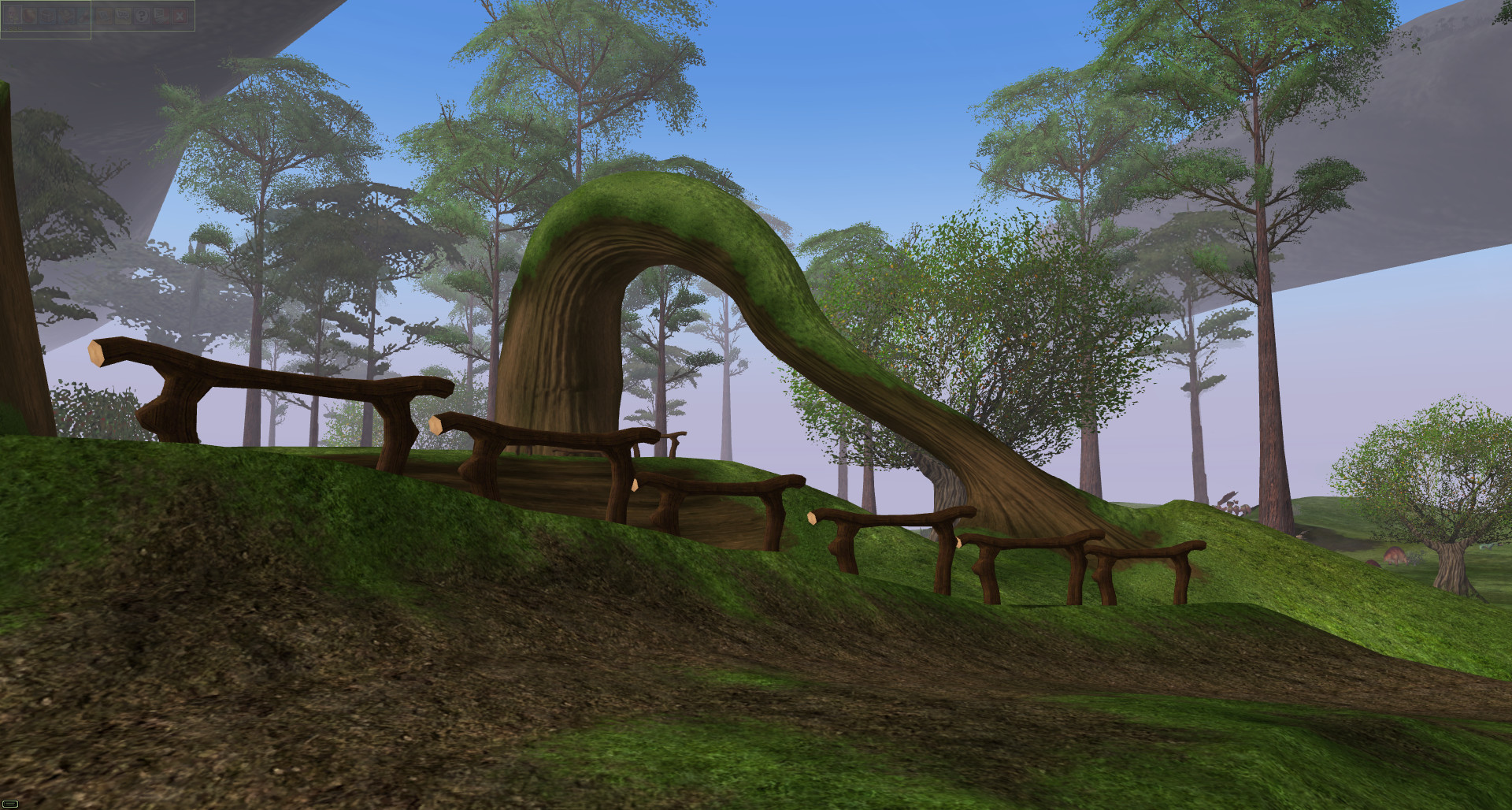This screenshot has width=1512, height=810.
Task: Open the inventory bag icon
Action: pyautogui.click(x=31, y=16)
